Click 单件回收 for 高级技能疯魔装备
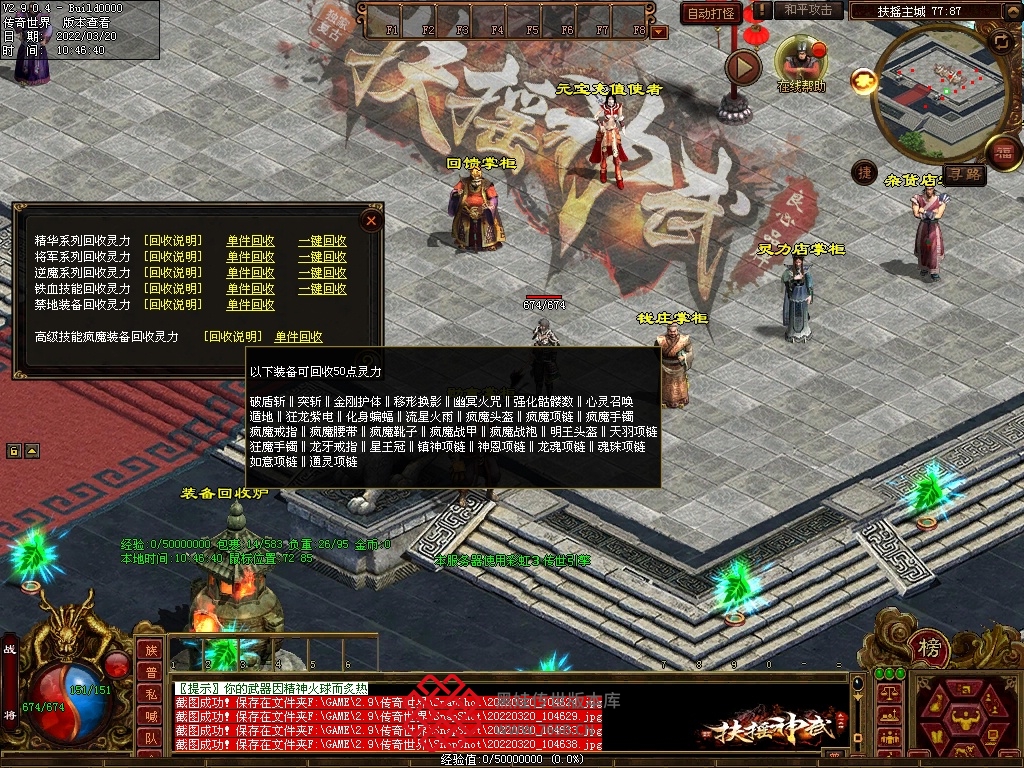1024x768 pixels. pos(299,337)
